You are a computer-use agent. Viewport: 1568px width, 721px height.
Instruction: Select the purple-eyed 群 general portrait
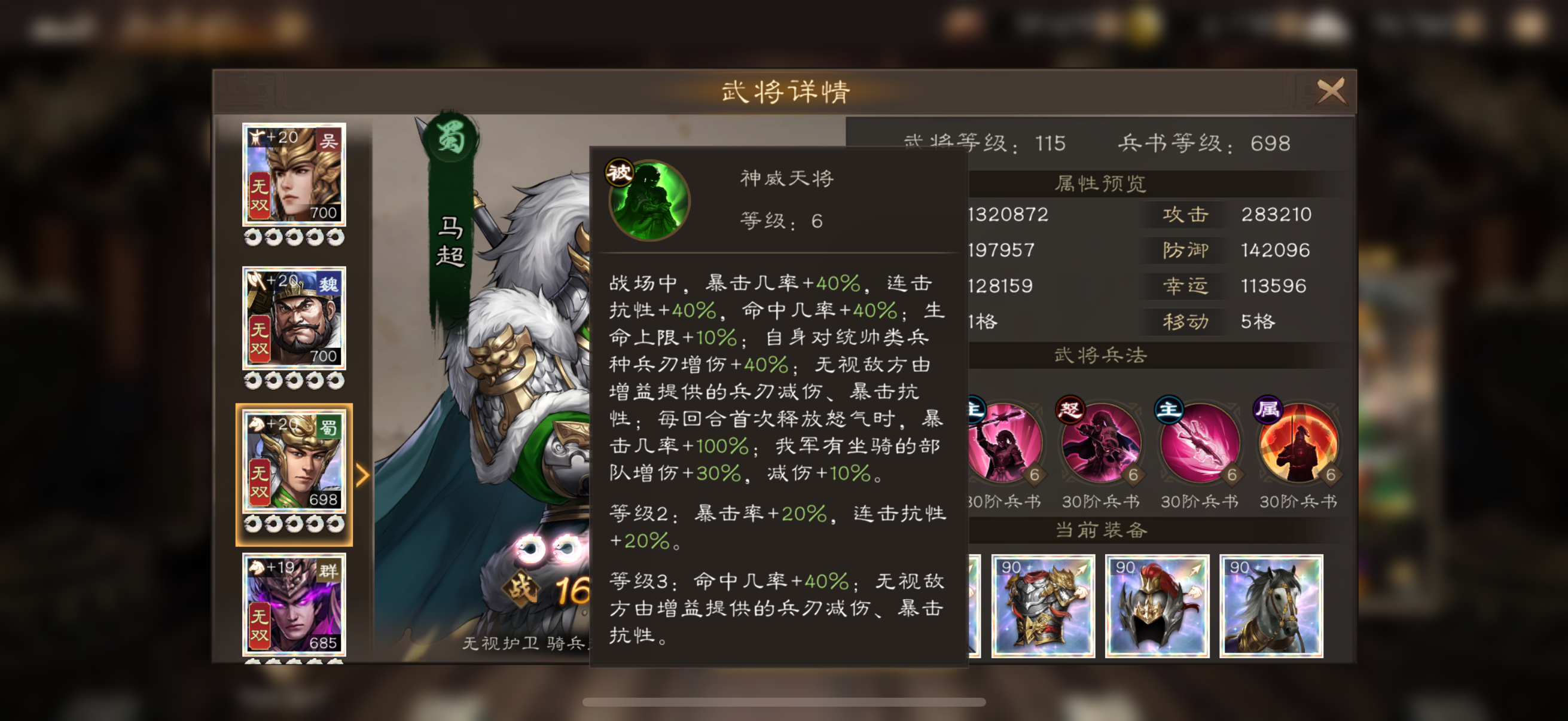[294, 603]
